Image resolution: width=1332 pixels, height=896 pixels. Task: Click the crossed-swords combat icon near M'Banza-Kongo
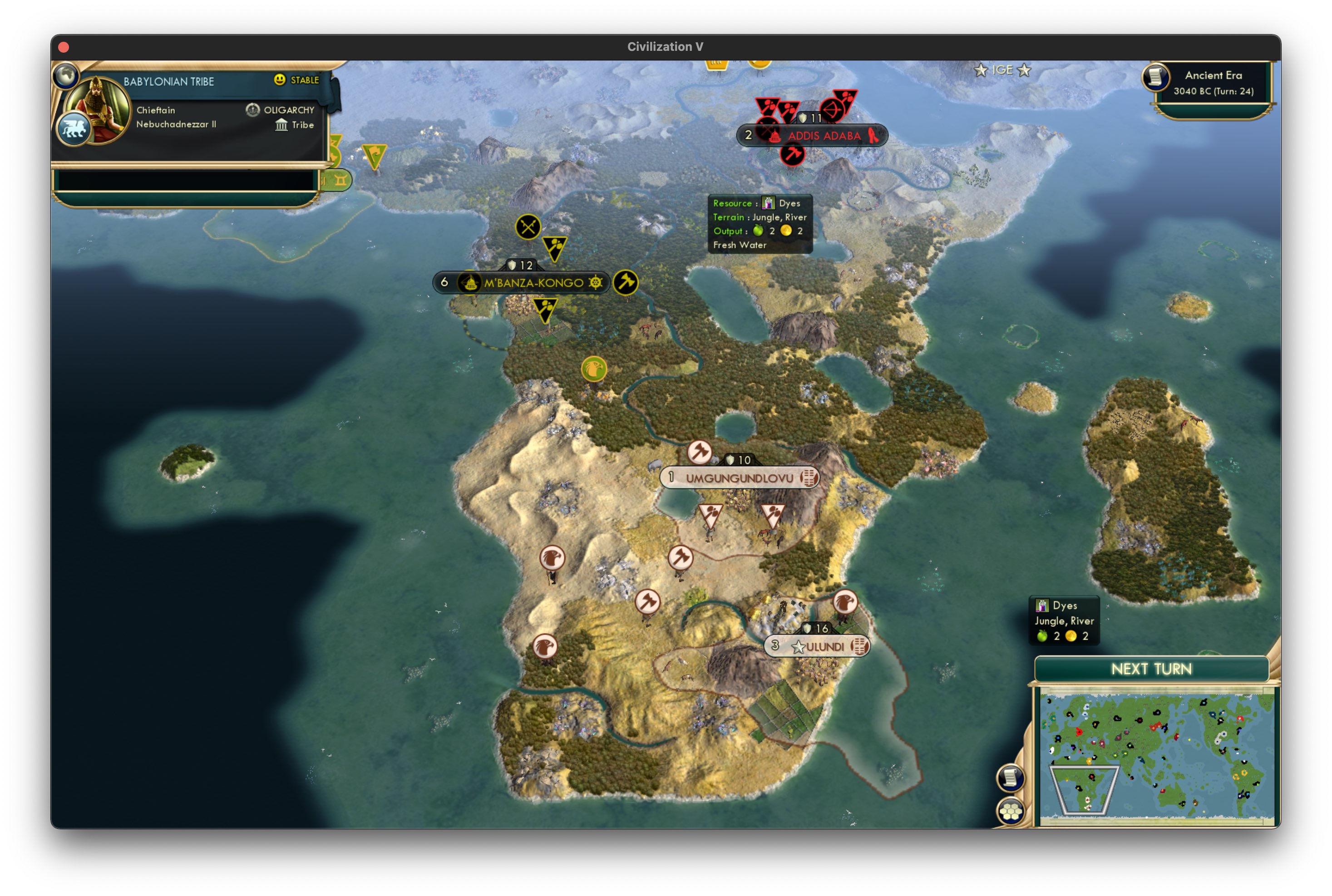click(x=528, y=226)
